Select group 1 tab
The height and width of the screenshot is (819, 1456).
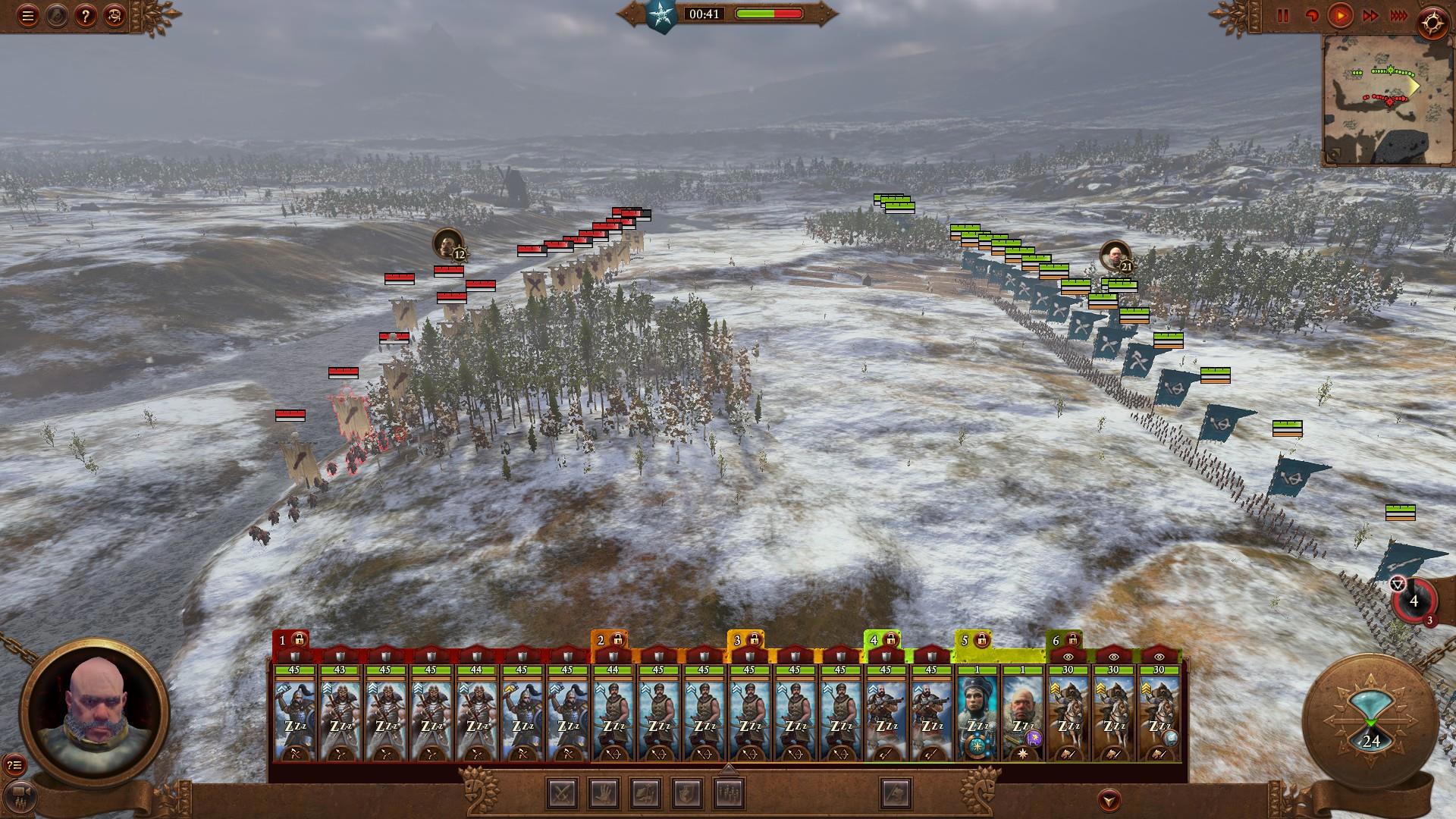tap(290, 641)
